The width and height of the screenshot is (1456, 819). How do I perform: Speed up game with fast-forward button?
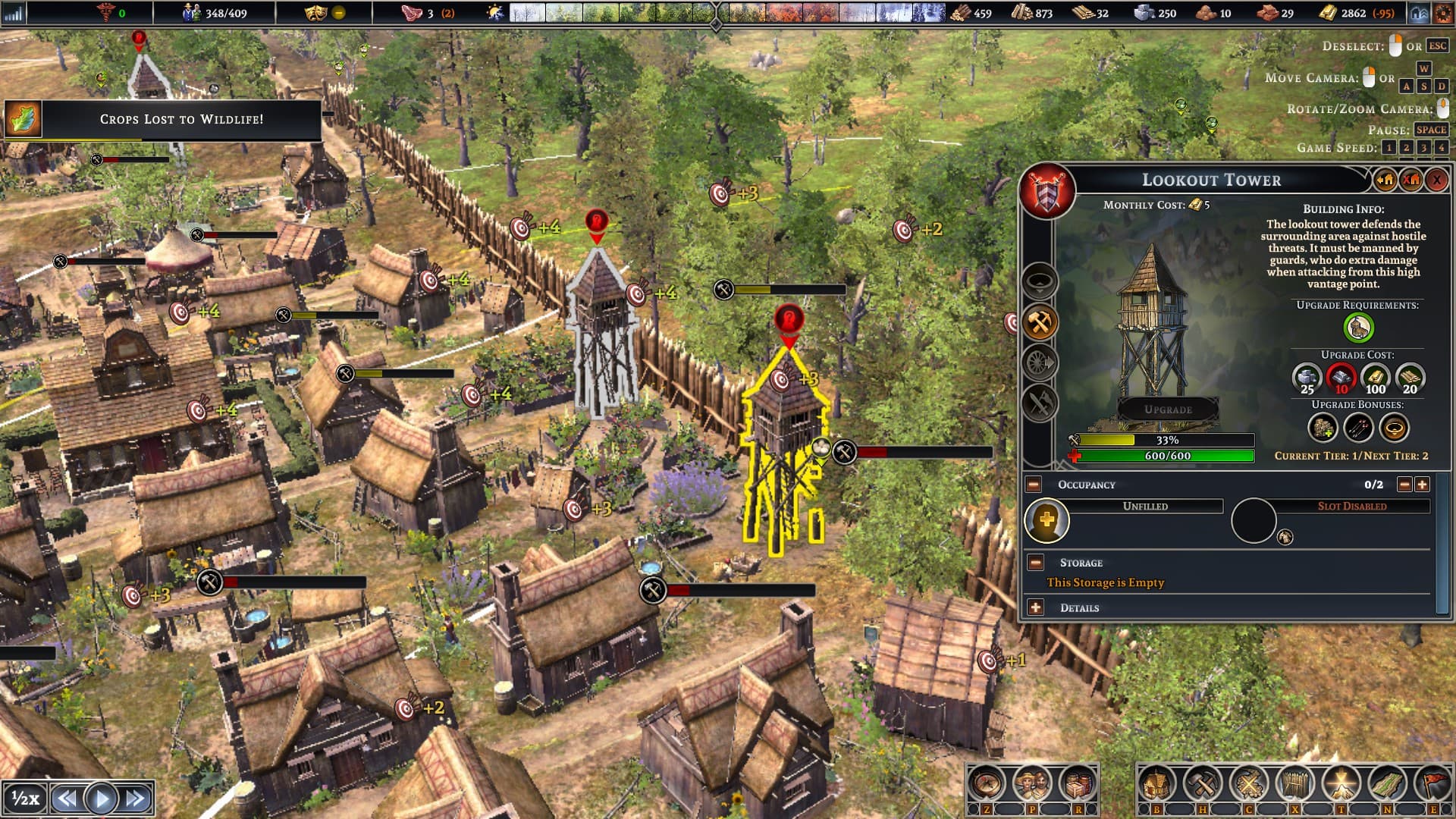click(x=136, y=799)
